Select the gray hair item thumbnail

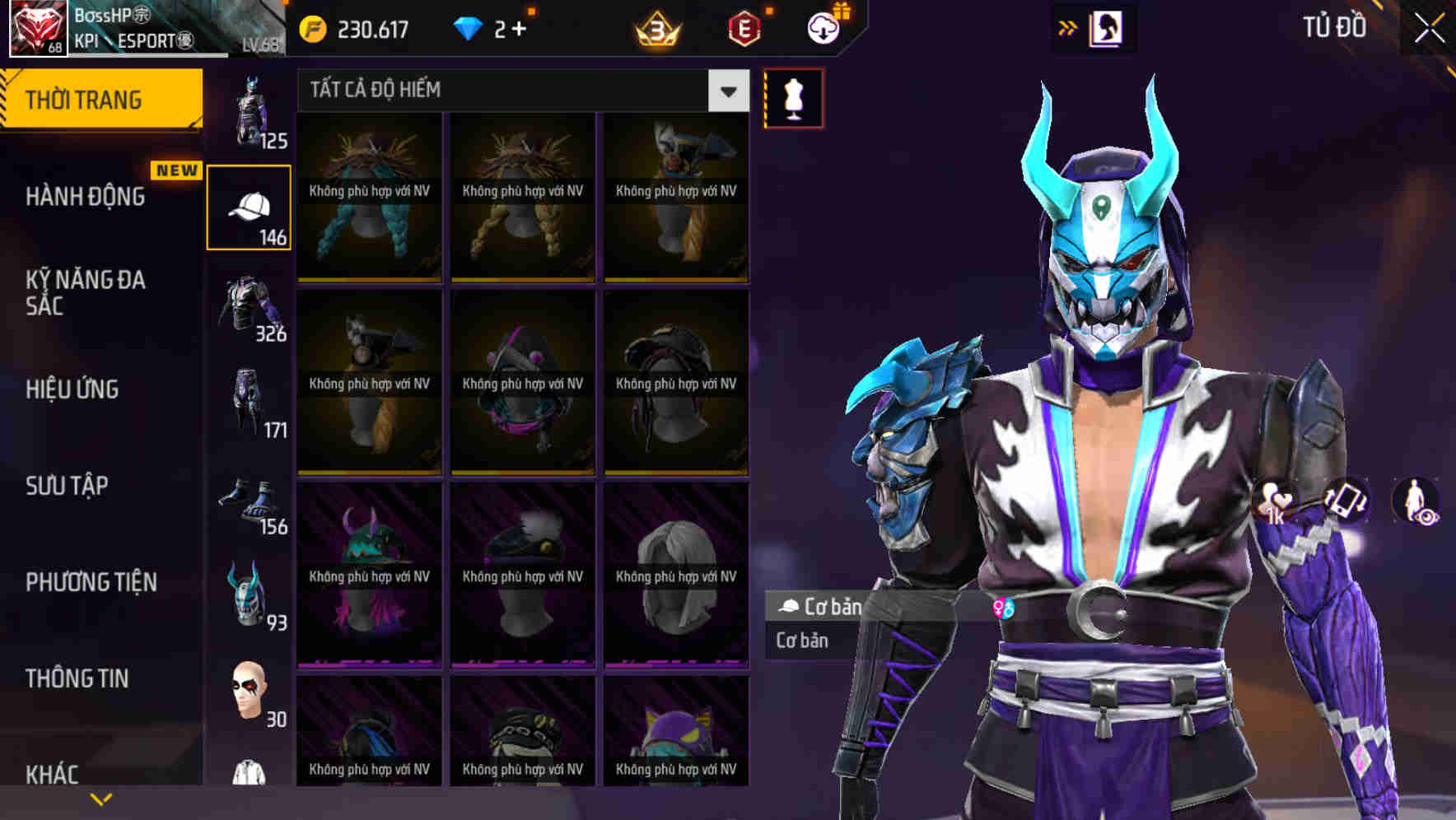point(674,568)
